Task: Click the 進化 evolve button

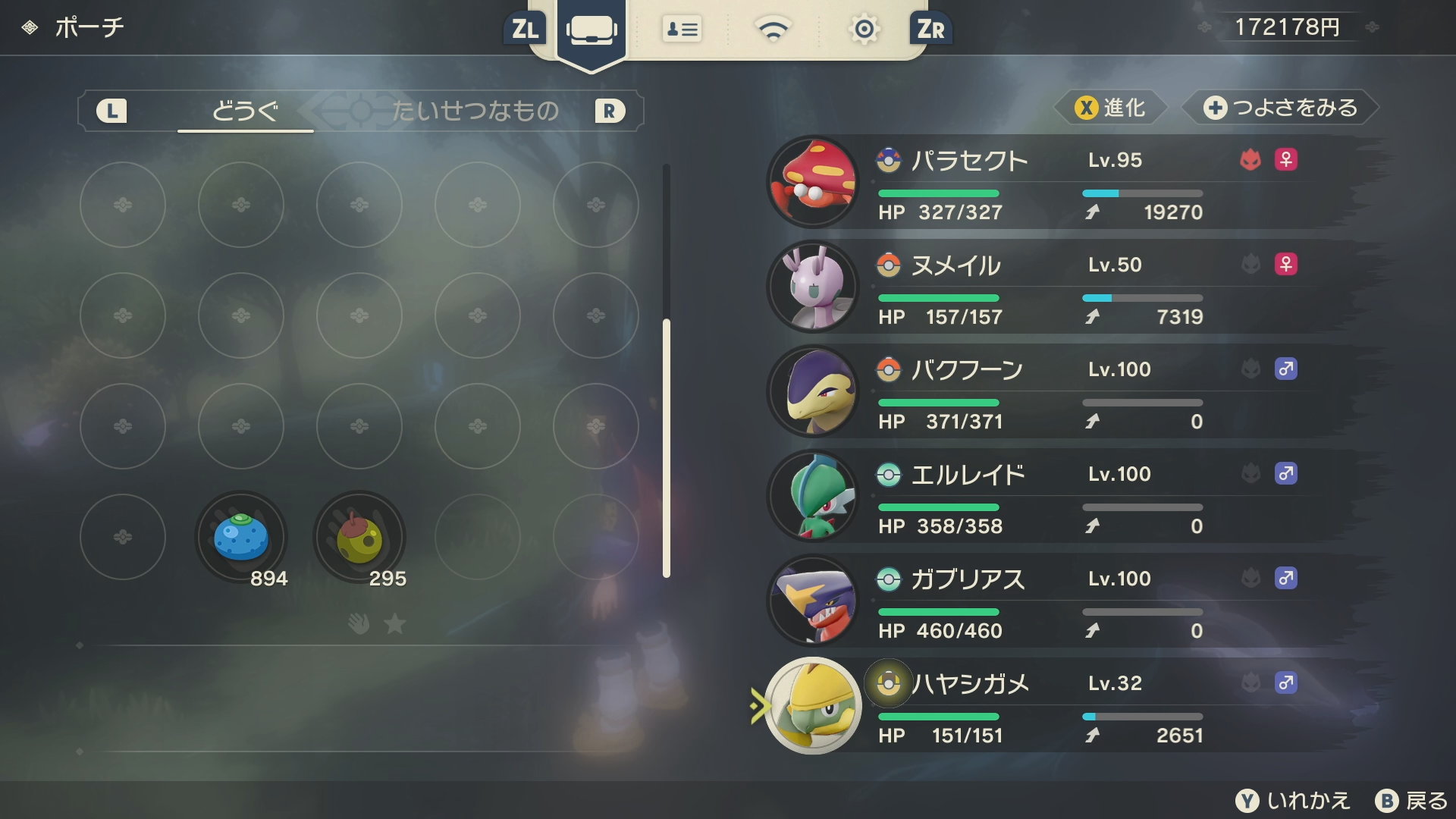Action: point(1111,108)
